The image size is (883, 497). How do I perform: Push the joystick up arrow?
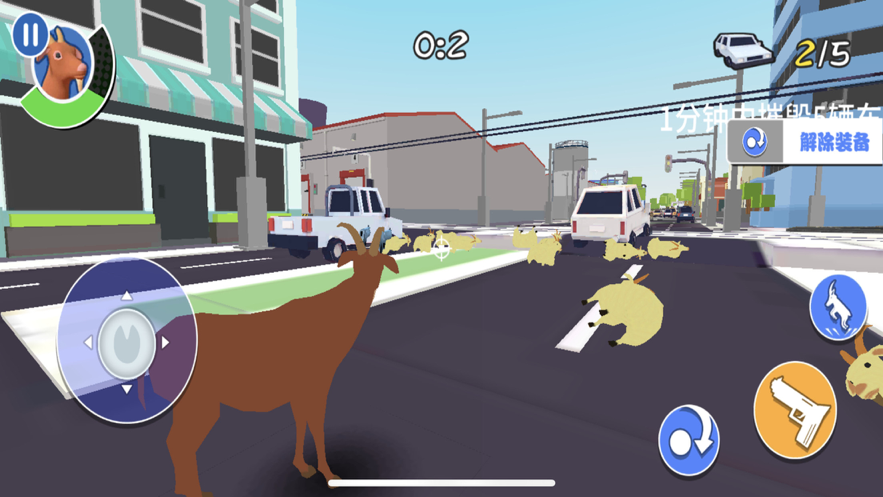tap(127, 296)
